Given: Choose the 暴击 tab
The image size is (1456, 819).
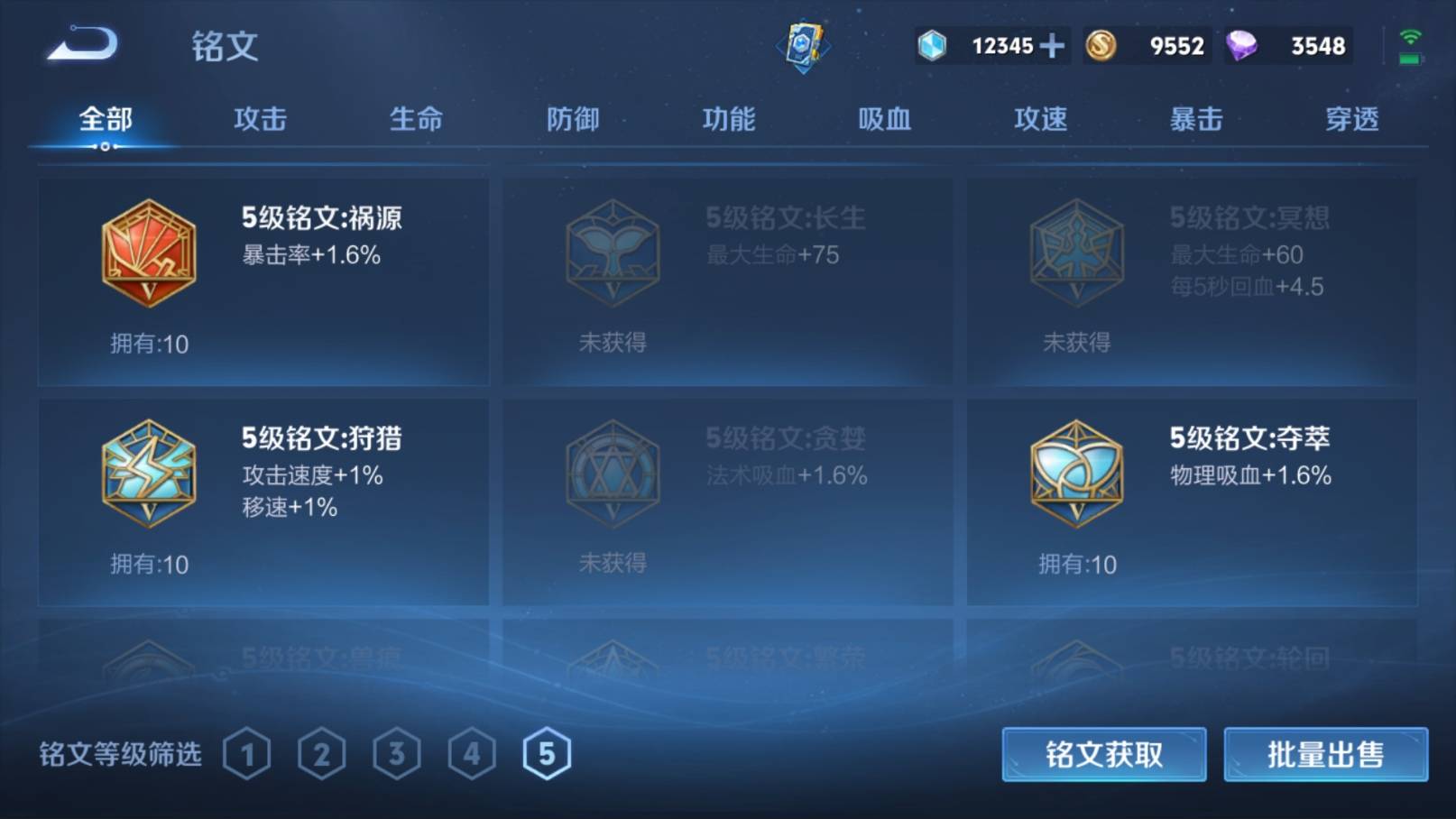Looking at the screenshot, I should pos(1196,119).
